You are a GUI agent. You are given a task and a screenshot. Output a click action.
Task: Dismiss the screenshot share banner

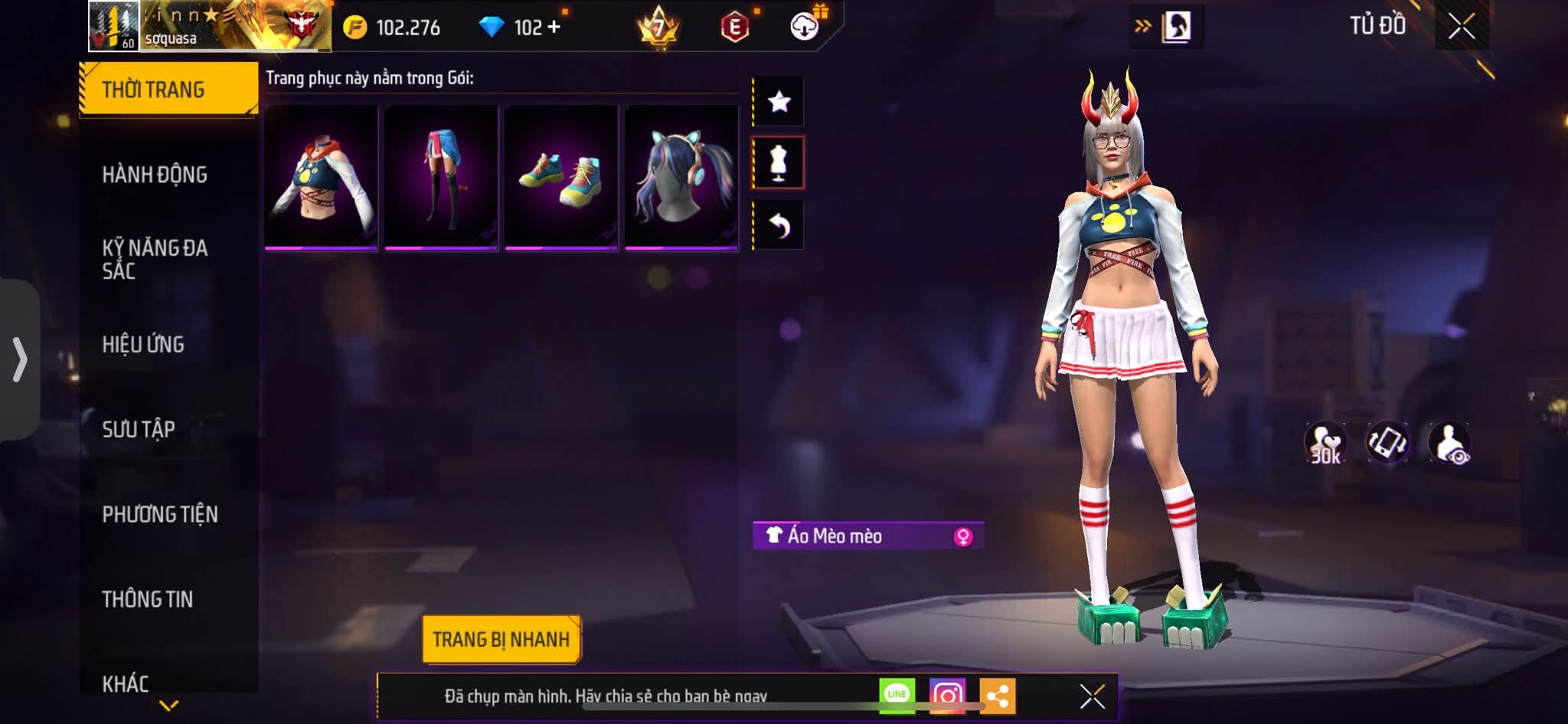1092,696
